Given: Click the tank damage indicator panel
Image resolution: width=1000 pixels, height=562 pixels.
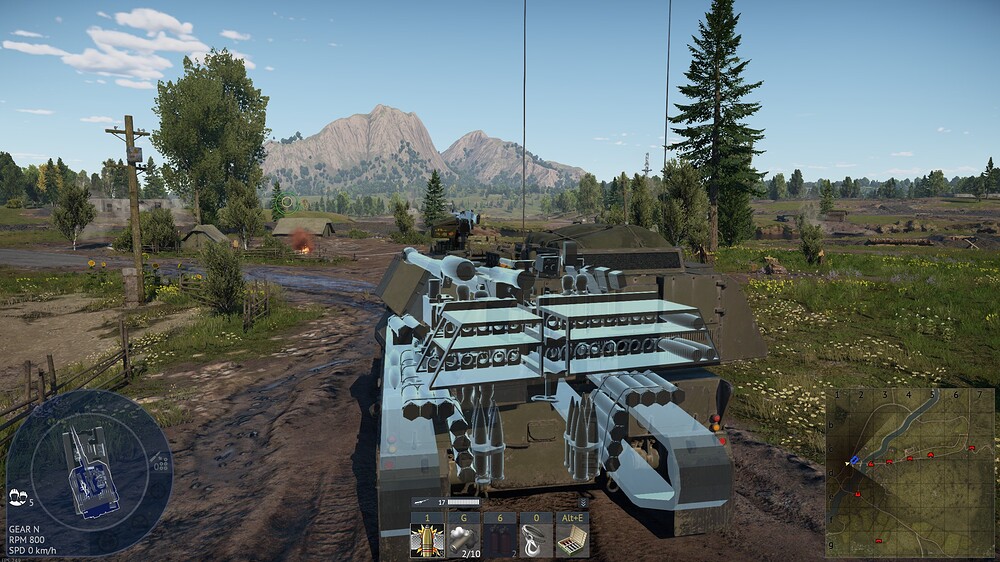Looking at the screenshot, I should (89, 472).
